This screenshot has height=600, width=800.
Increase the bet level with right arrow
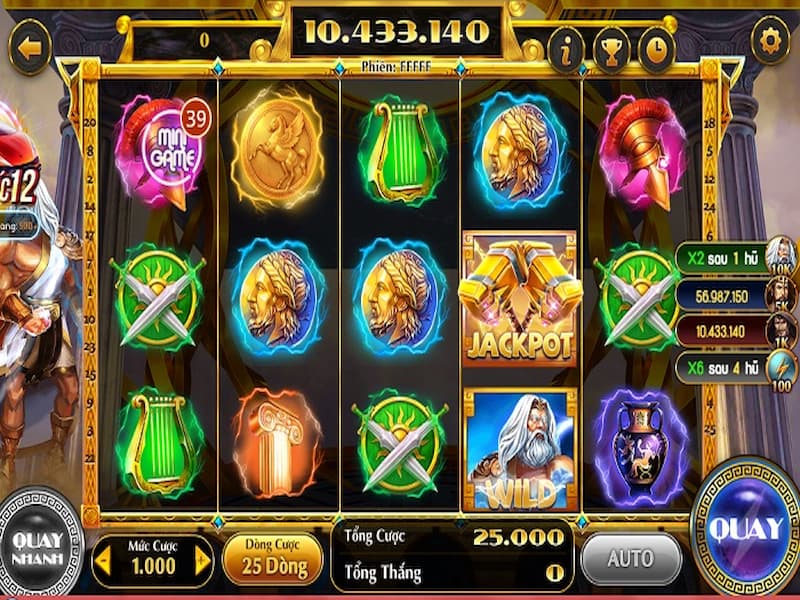pyautogui.click(x=203, y=562)
